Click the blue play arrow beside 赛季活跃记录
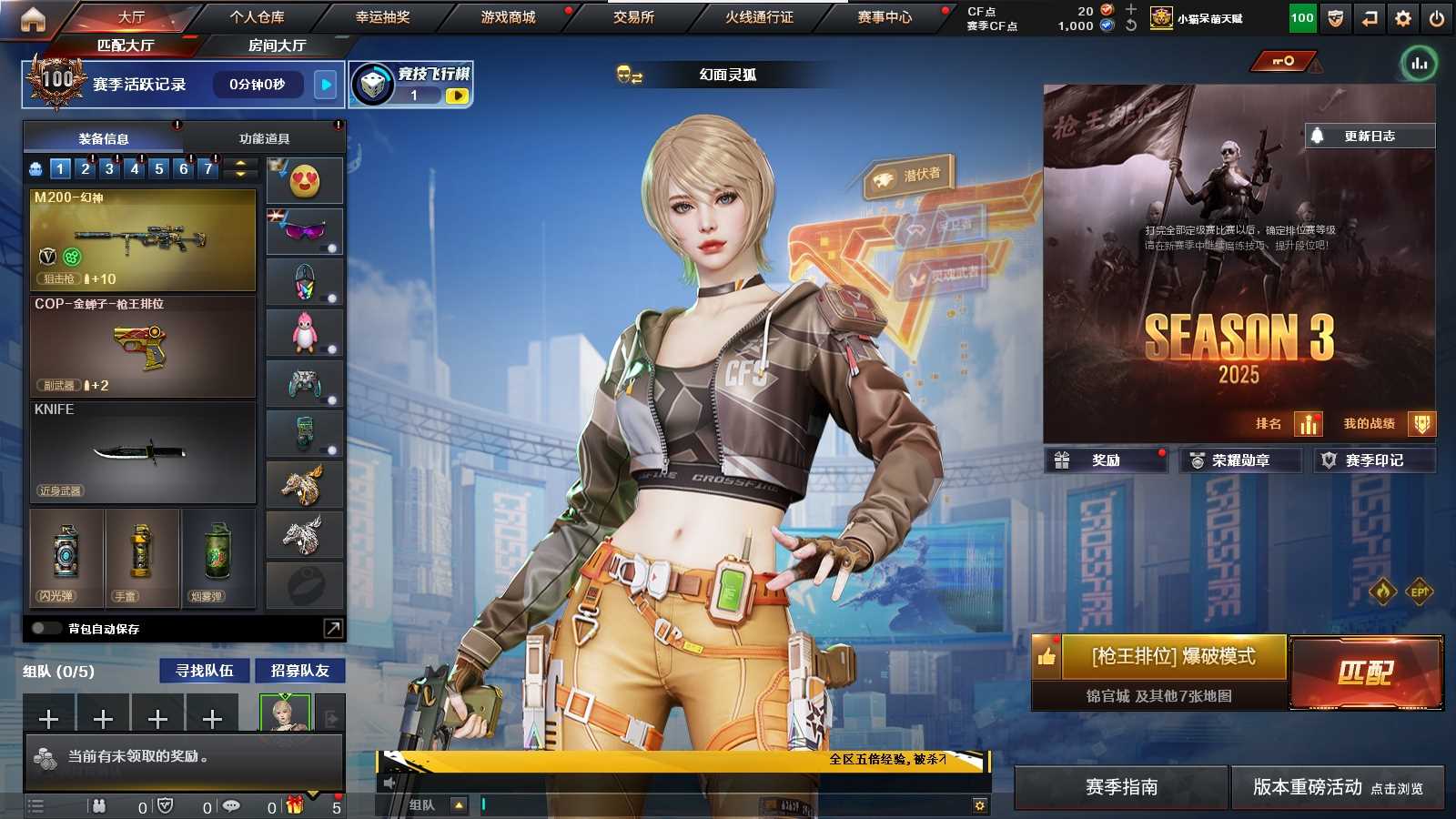Image resolution: width=1456 pixels, height=819 pixels. click(325, 85)
